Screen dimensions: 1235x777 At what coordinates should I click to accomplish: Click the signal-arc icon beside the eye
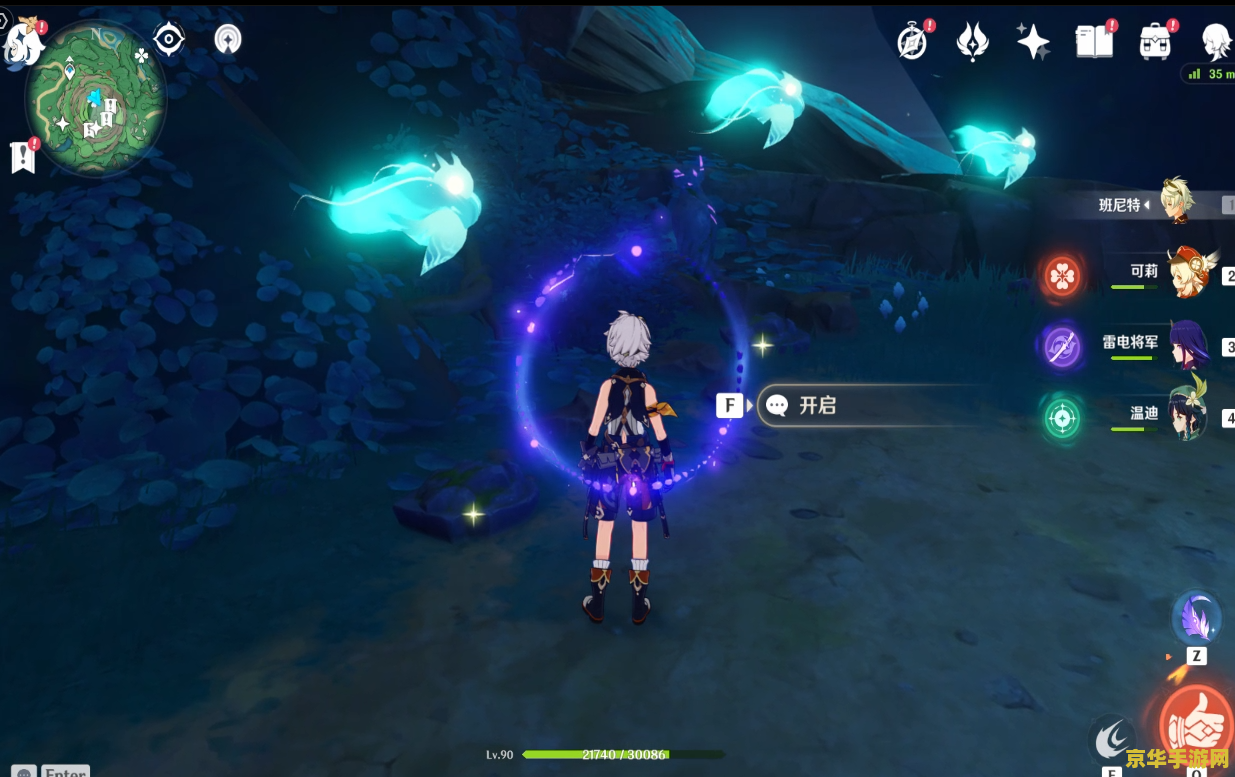pos(229,40)
